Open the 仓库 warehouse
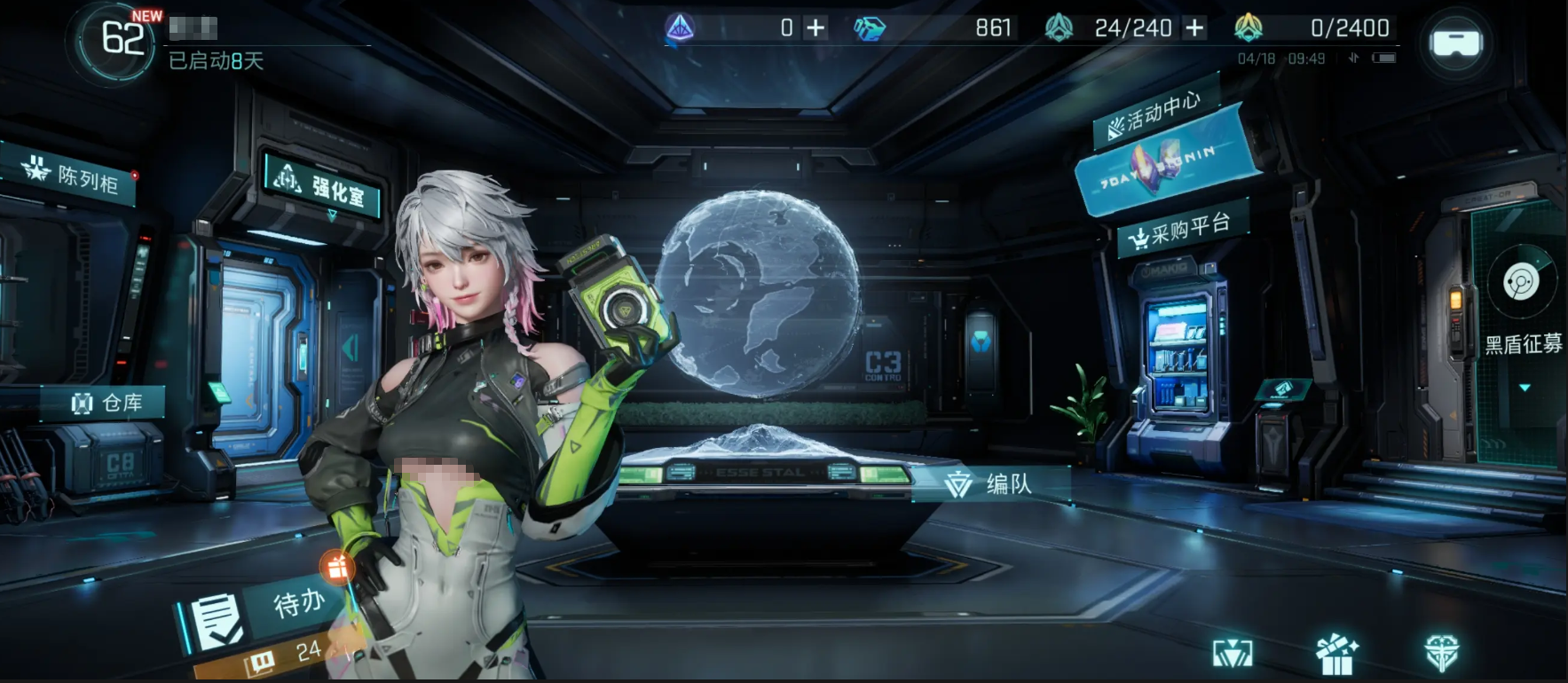1568x683 pixels. [x=108, y=404]
